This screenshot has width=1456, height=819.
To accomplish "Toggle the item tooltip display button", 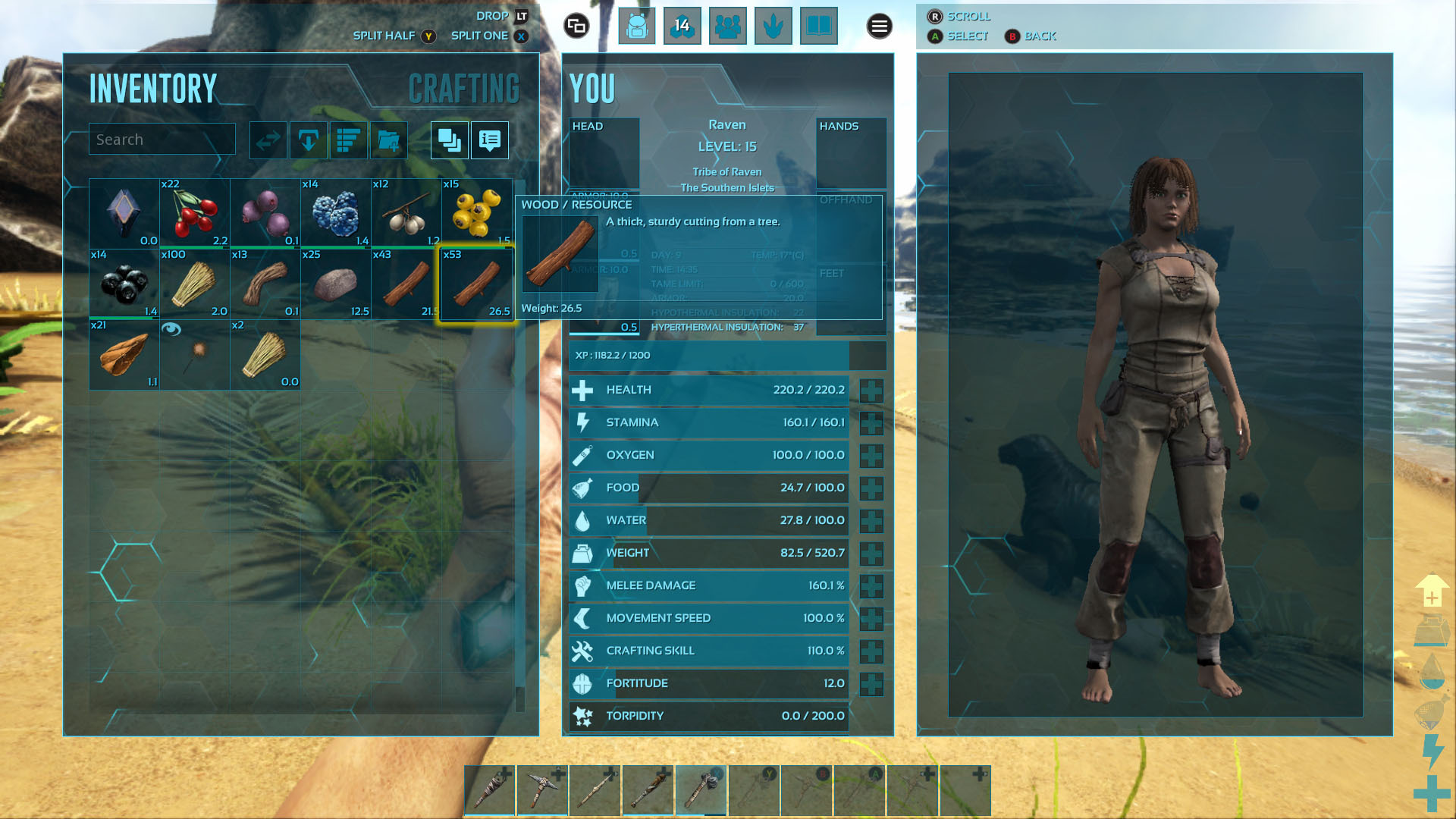I will 490,140.
